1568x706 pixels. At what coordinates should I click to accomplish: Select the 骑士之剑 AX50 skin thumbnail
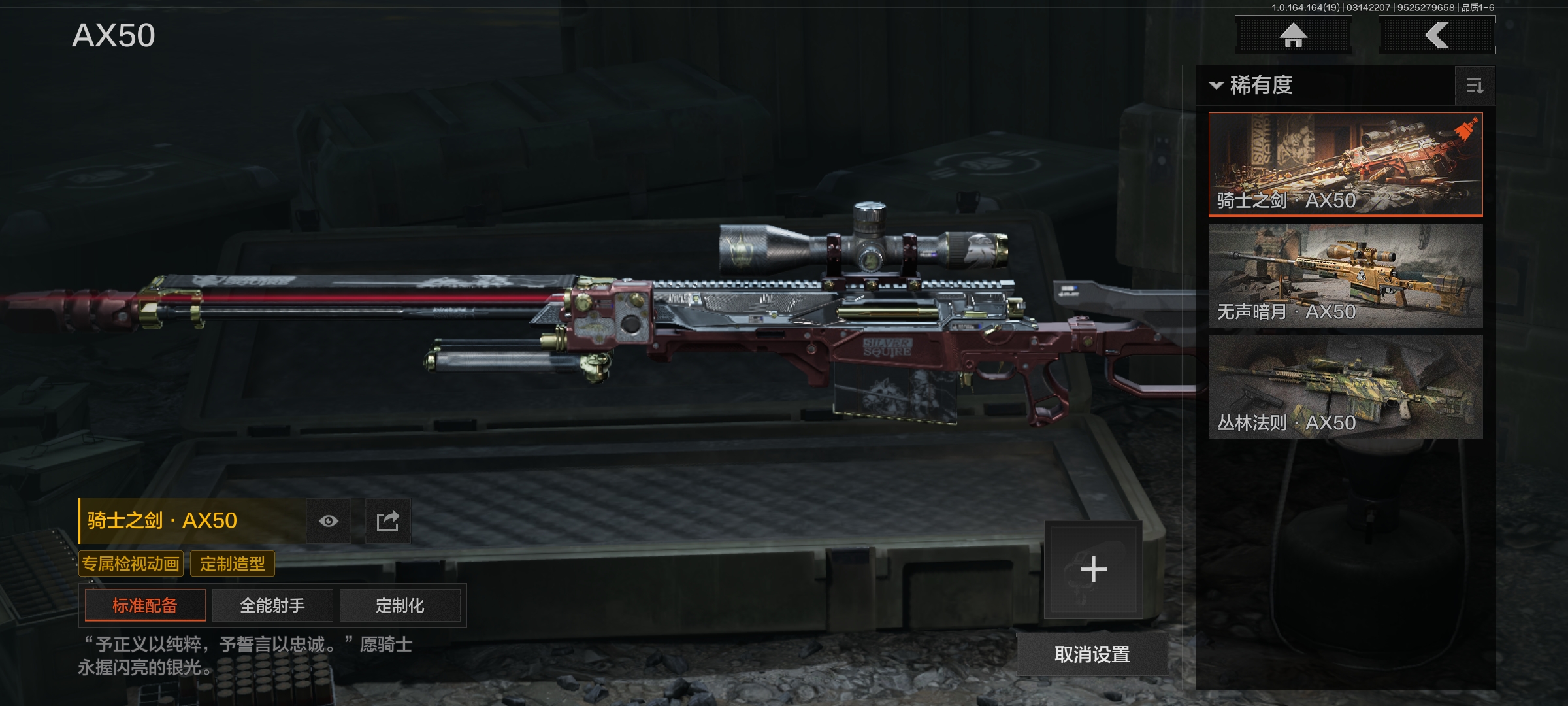(1345, 164)
